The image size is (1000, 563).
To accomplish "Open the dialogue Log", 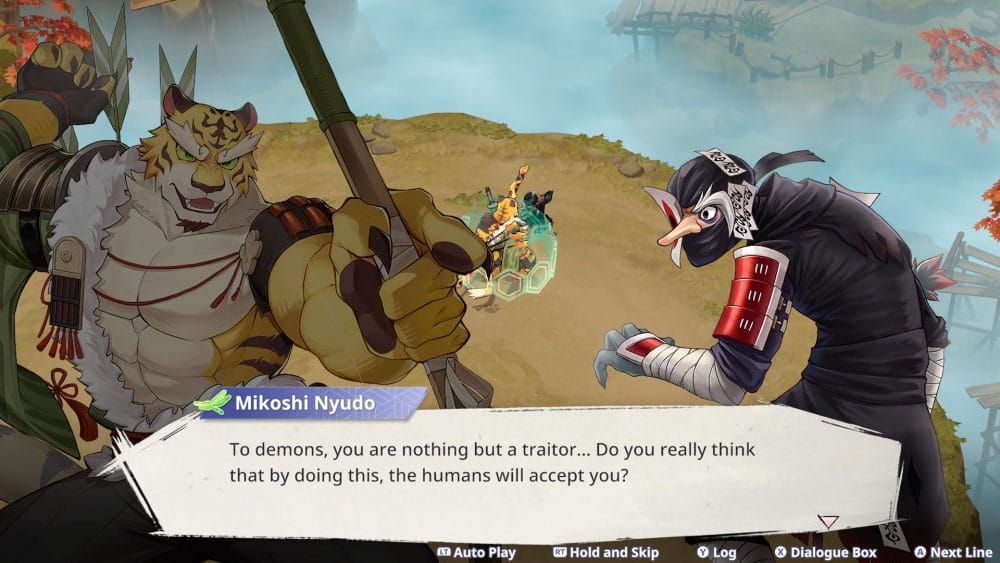I will pyautogui.click(x=716, y=552).
